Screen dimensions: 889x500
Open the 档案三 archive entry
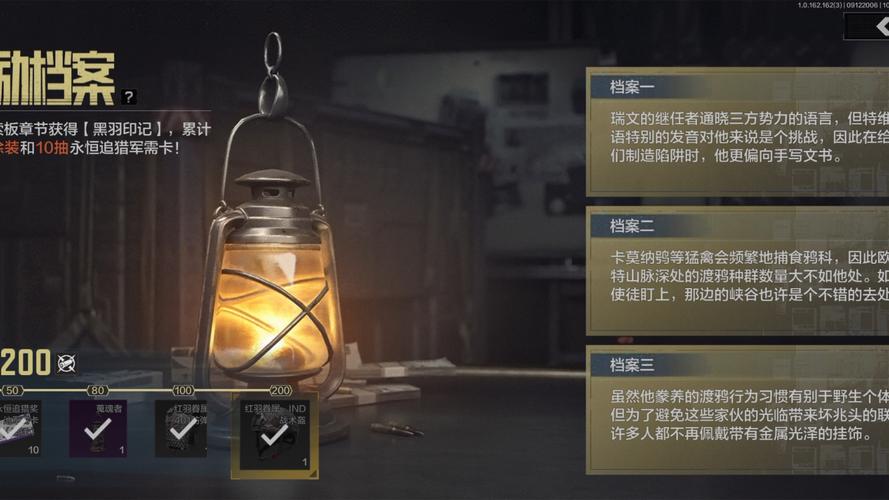tap(737, 410)
